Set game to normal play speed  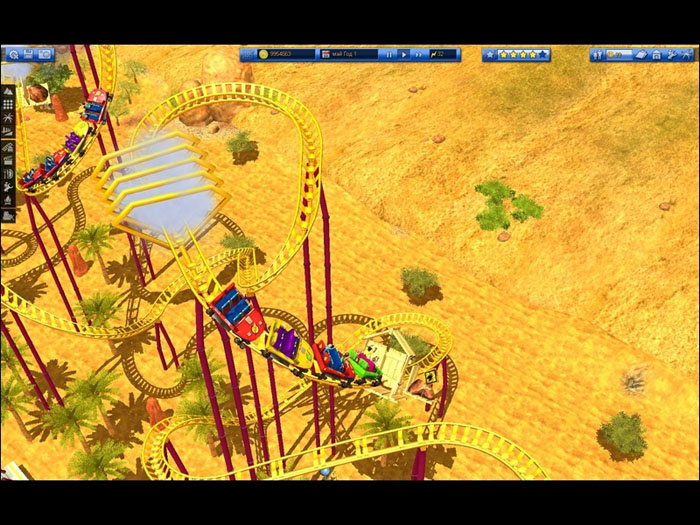pos(402,54)
